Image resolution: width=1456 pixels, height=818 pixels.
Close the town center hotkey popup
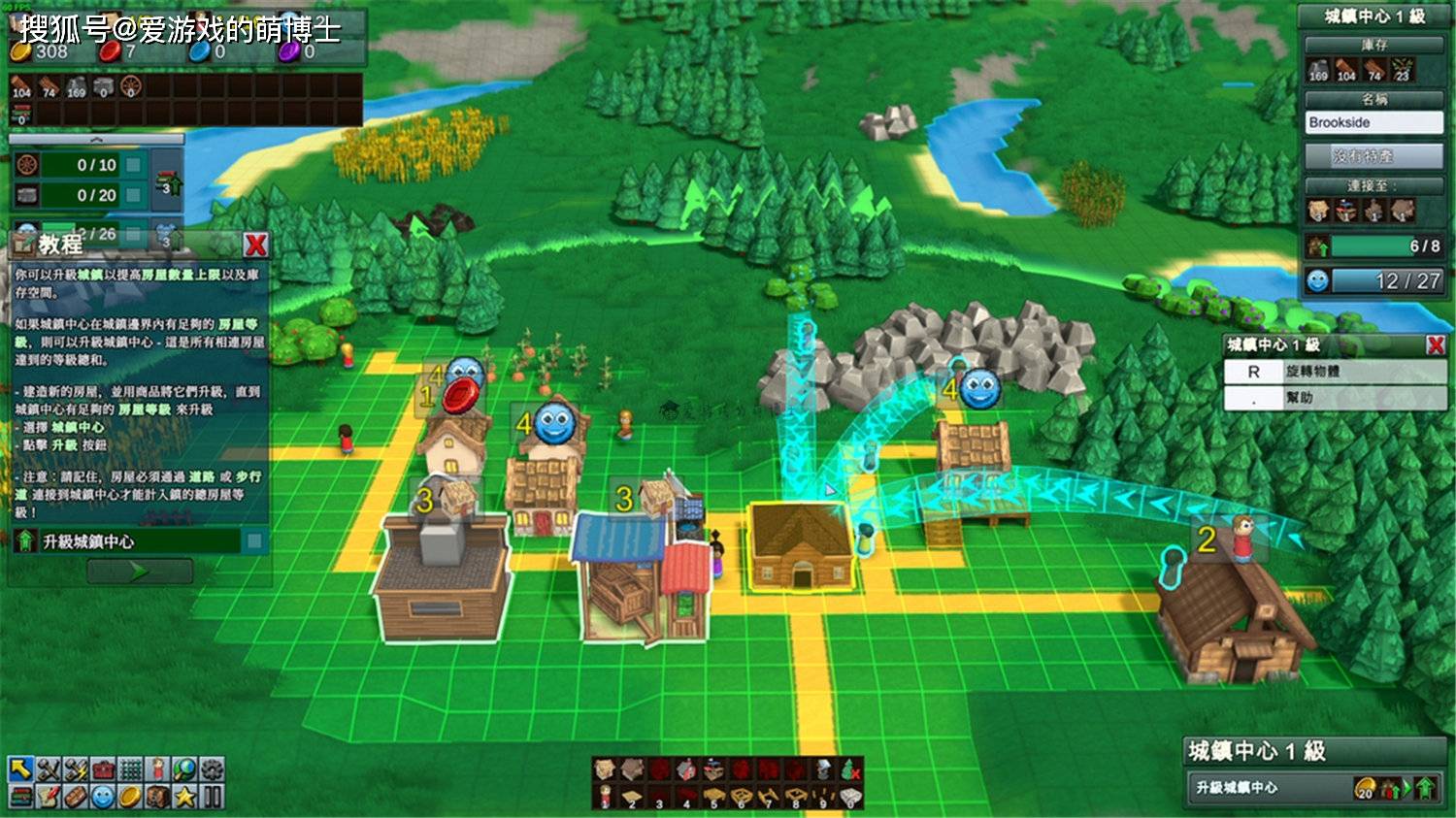[x=1436, y=344]
